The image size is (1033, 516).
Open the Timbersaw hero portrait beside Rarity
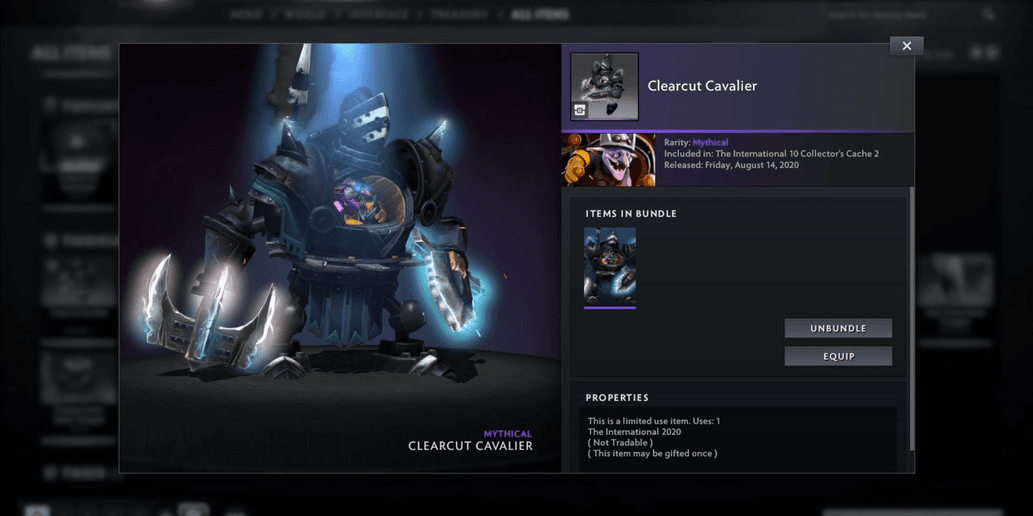point(608,160)
